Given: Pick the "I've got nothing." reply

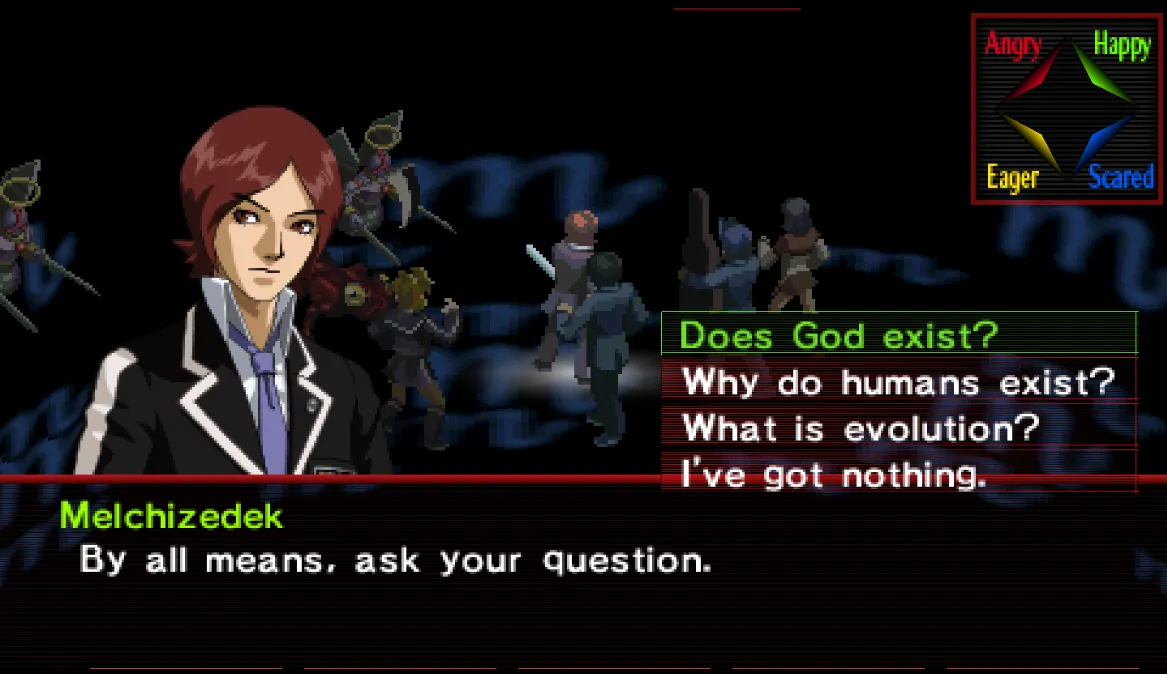Looking at the screenshot, I should point(833,473).
